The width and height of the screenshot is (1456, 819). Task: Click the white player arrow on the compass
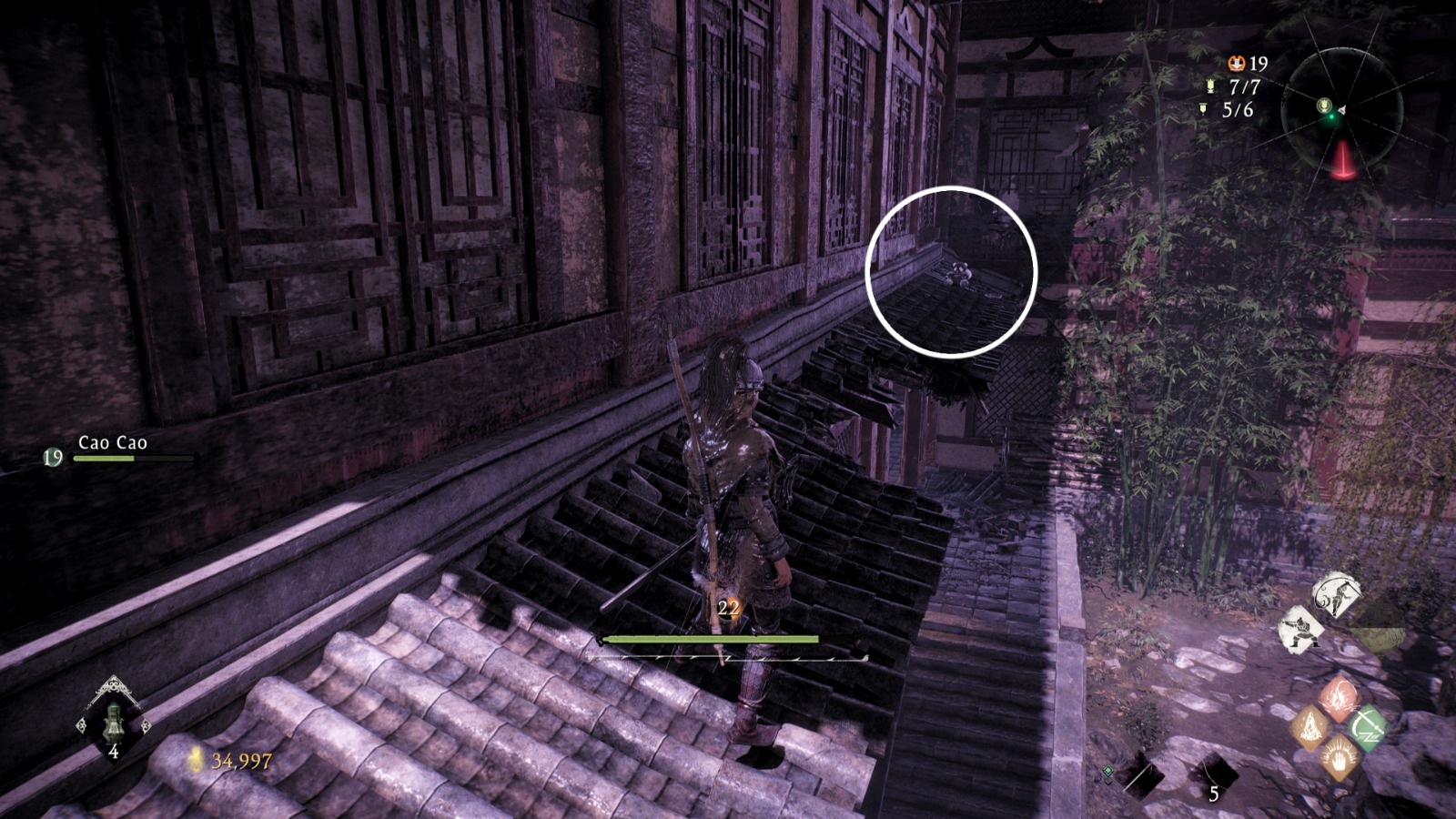(x=1342, y=110)
